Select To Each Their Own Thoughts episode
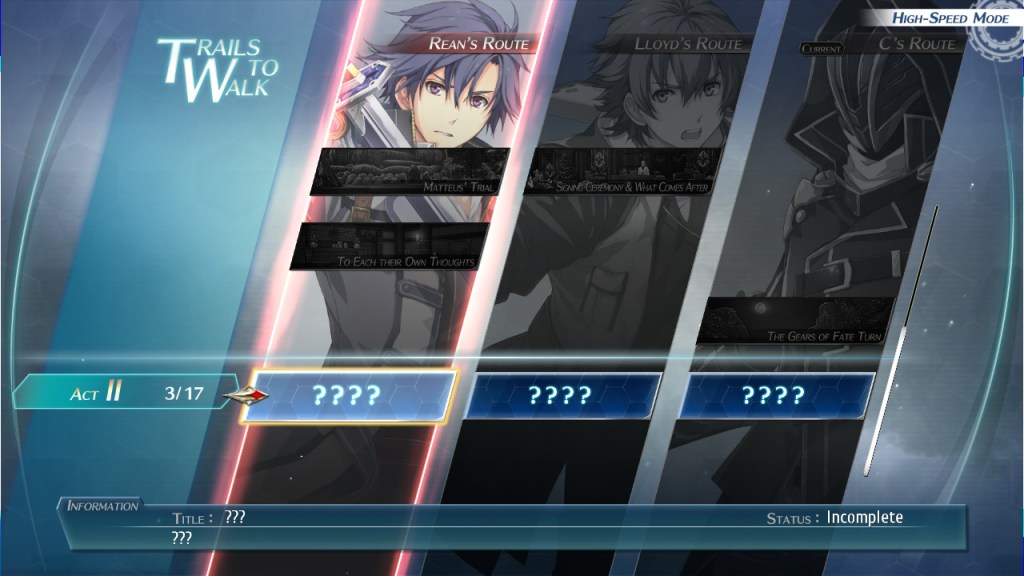1024x576 pixels. pyautogui.click(x=390, y=246)
